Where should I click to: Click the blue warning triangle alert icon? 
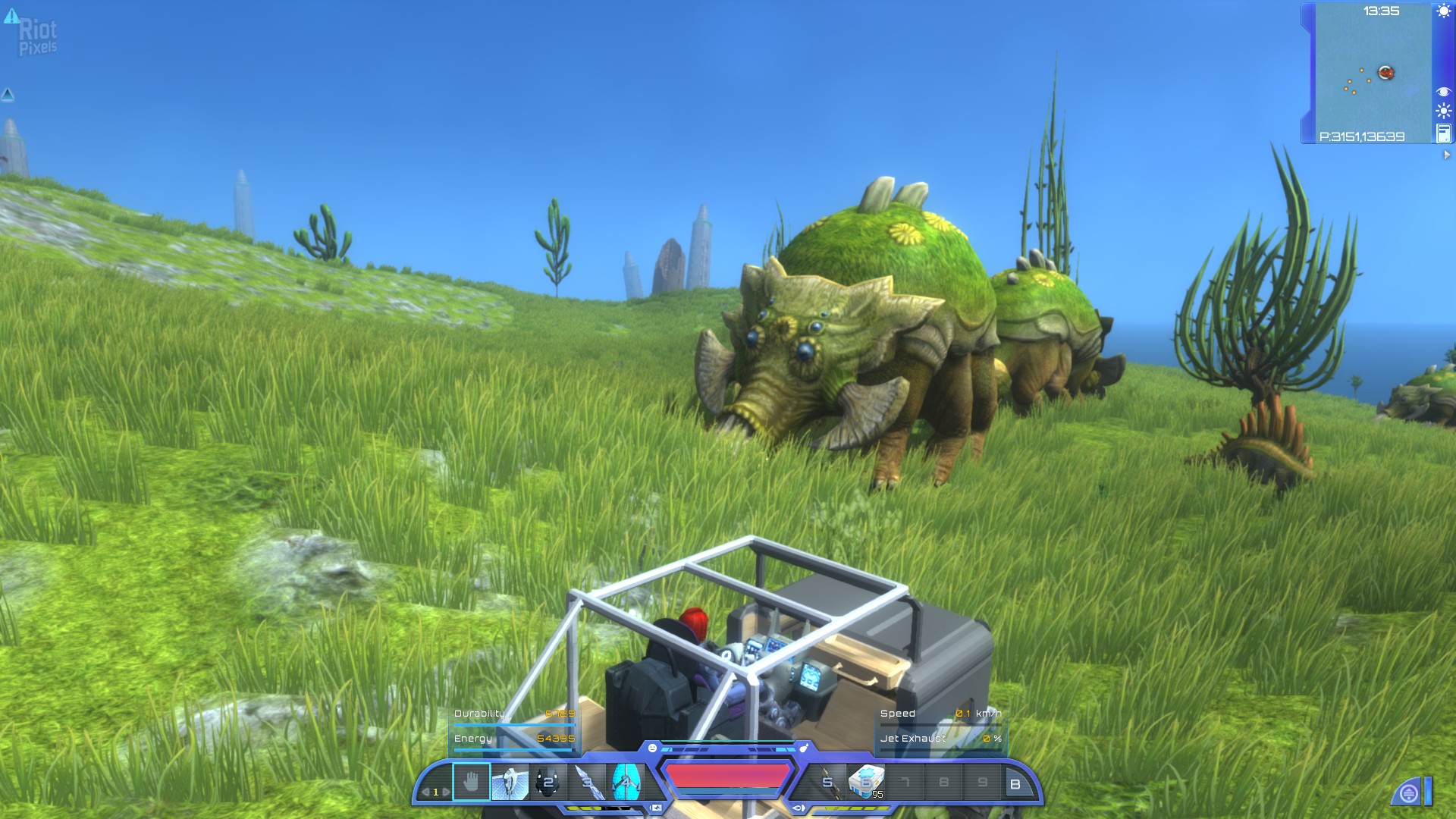click(x=11, y=16)
